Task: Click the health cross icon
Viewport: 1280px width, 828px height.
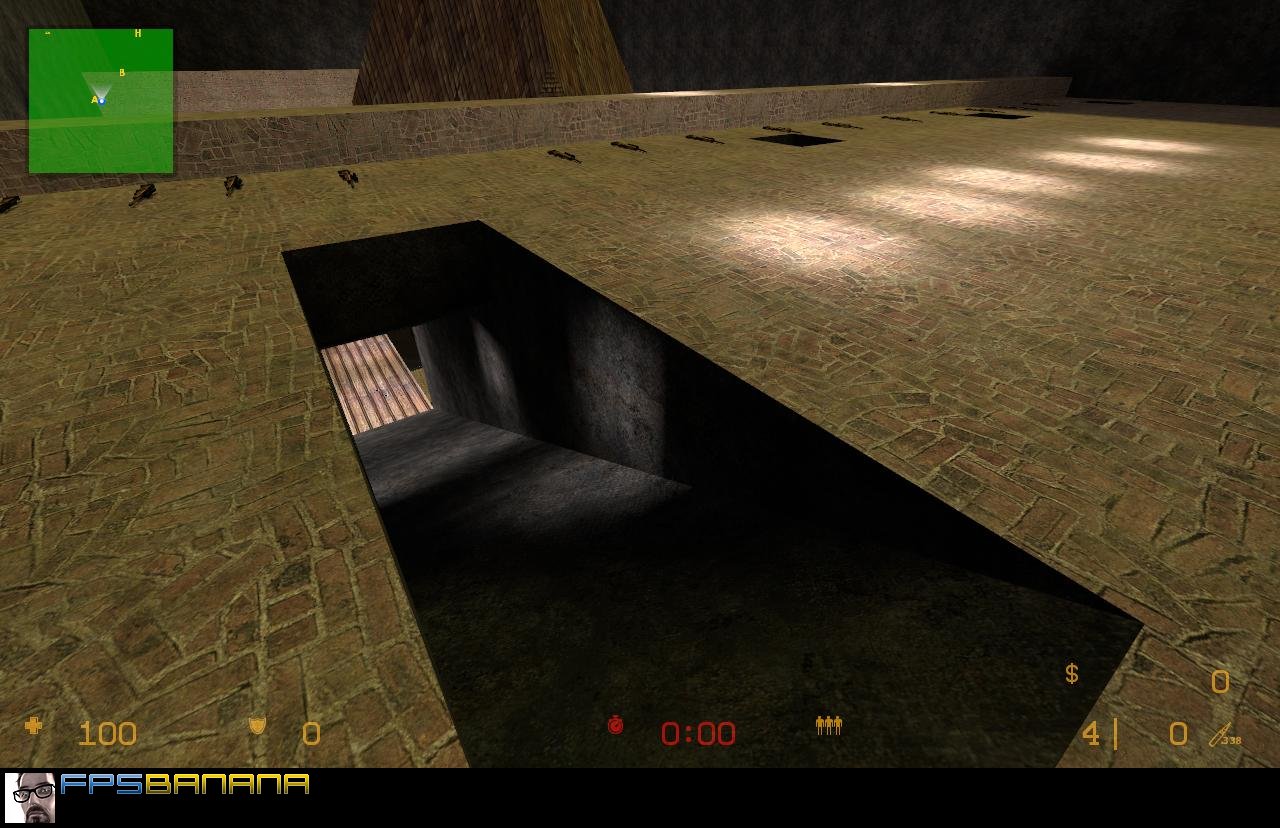Action: pos(33,733)
